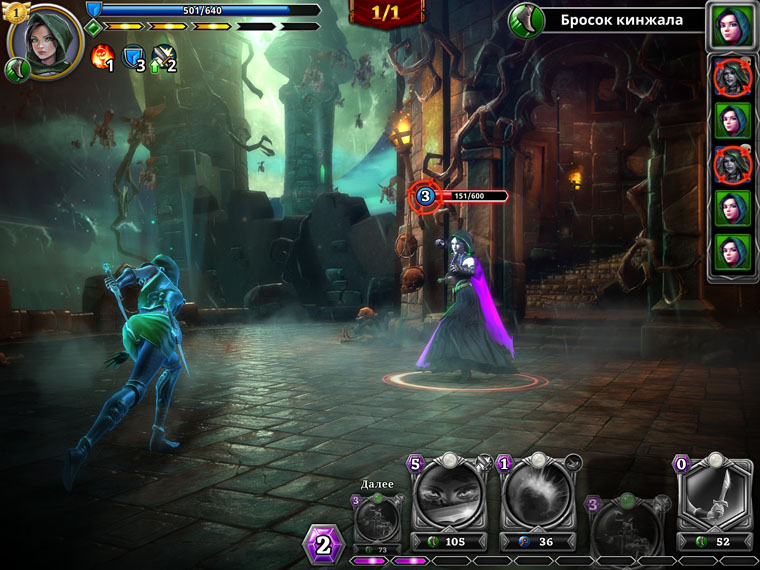The image size is (760, 570).
Task: Click the enemy's blue level 3 badge
Action: [424, 196]
